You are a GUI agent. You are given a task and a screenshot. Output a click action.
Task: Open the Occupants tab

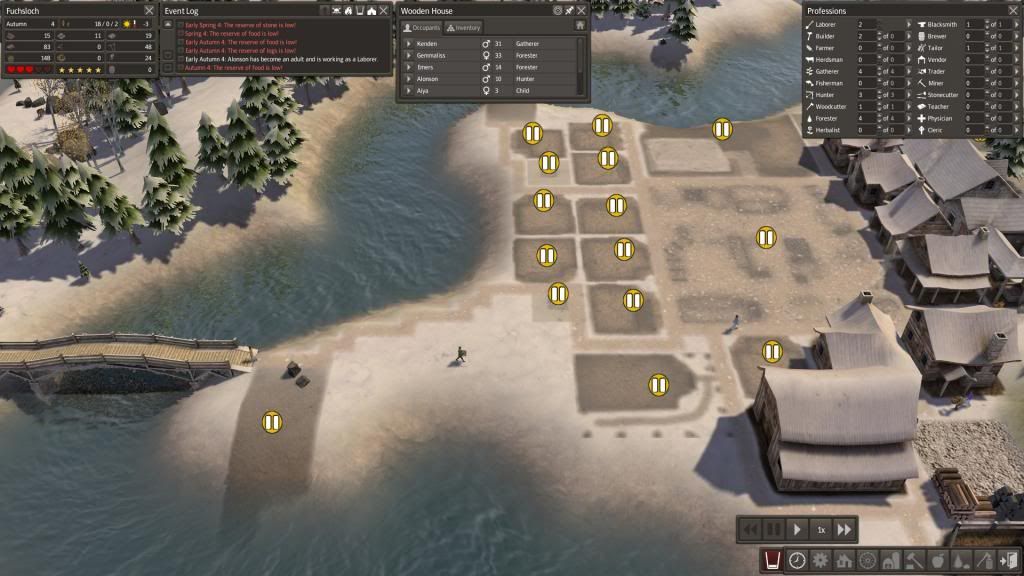pyautogui.click(x=421, y=28)
